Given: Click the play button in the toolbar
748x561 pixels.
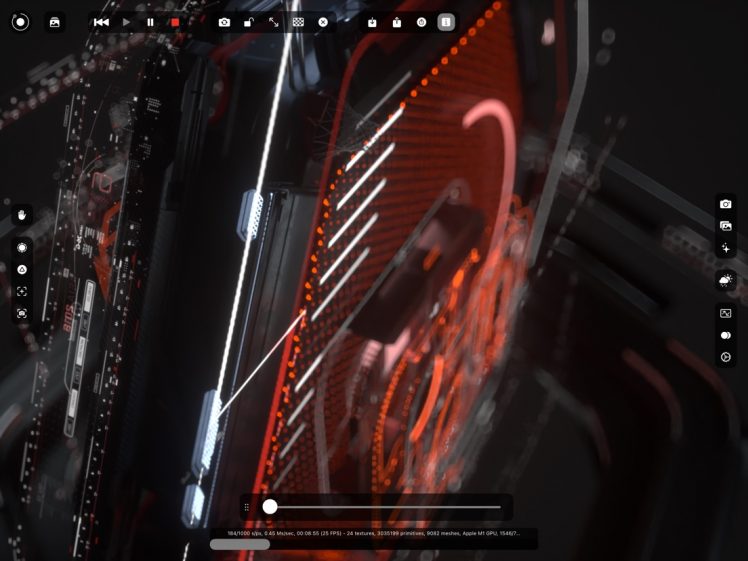Looking at the screenshot, I should coord(126,22).
